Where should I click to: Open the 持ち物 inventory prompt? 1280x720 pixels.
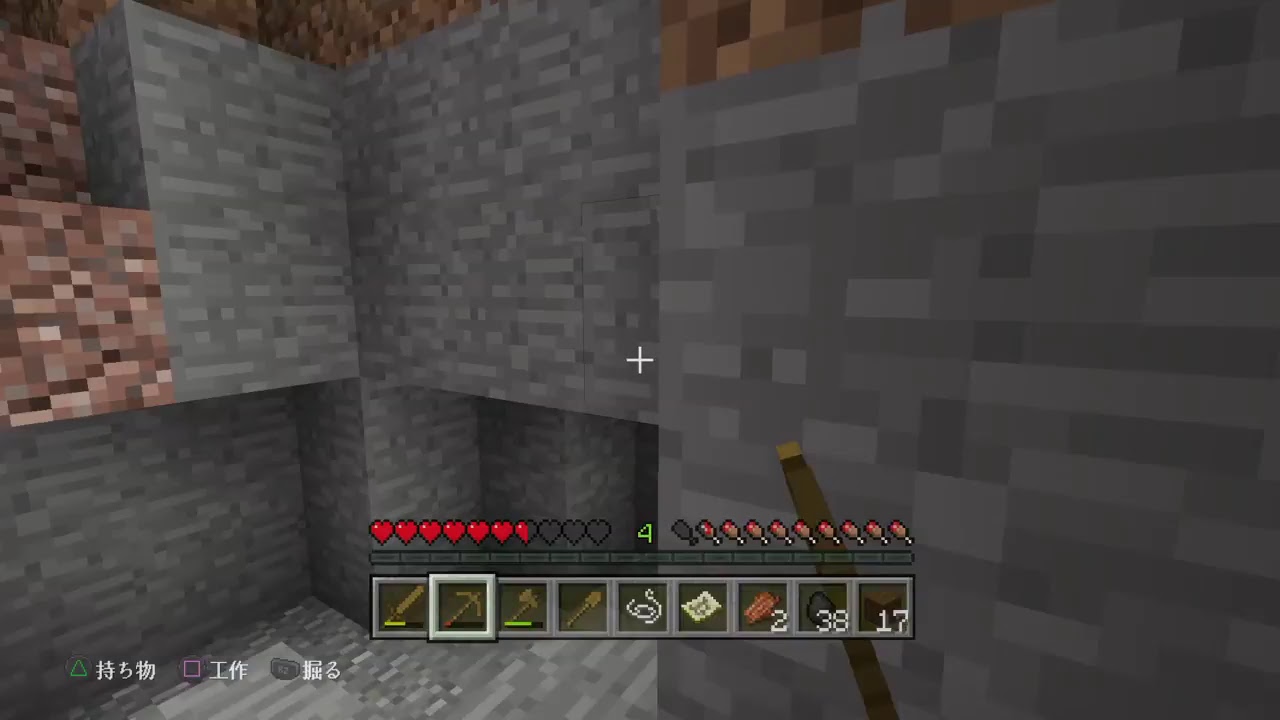[125, 670]
